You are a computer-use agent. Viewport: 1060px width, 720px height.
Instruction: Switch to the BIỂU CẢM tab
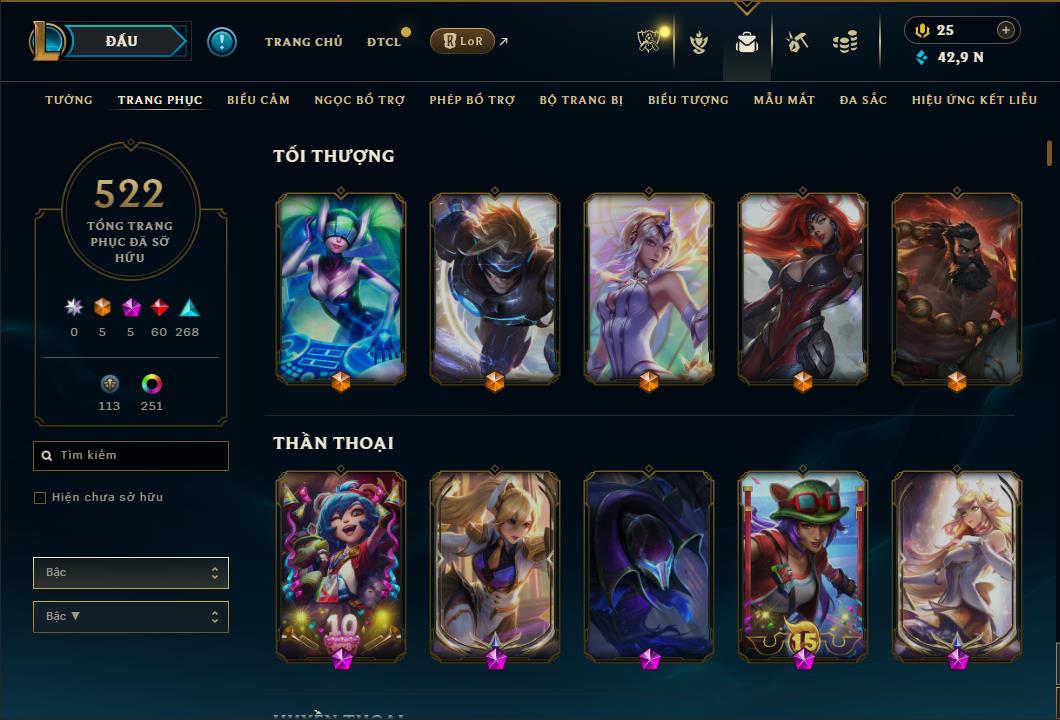coord(258,100)
